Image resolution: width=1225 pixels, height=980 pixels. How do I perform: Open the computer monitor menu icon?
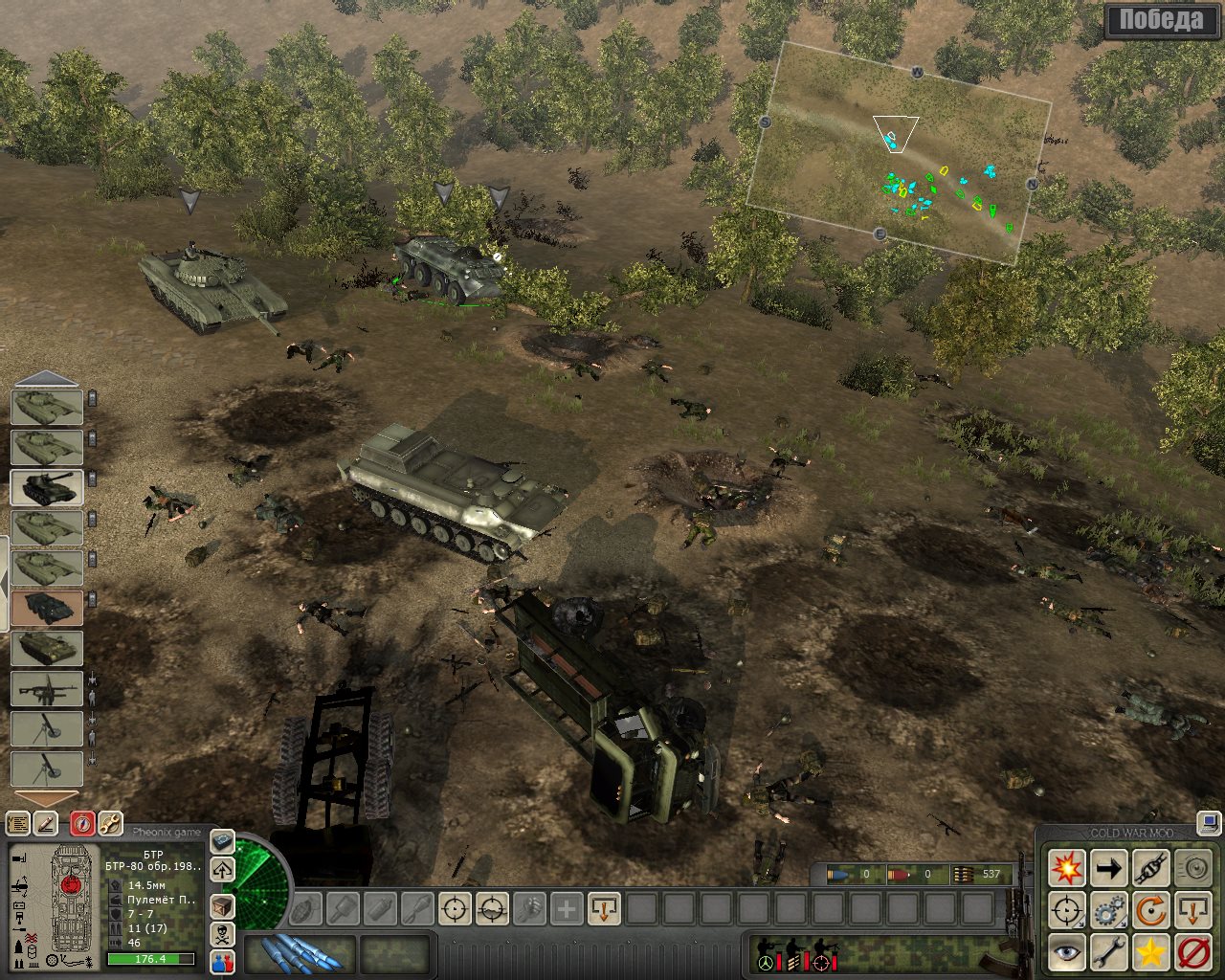tap(1209, 823)
